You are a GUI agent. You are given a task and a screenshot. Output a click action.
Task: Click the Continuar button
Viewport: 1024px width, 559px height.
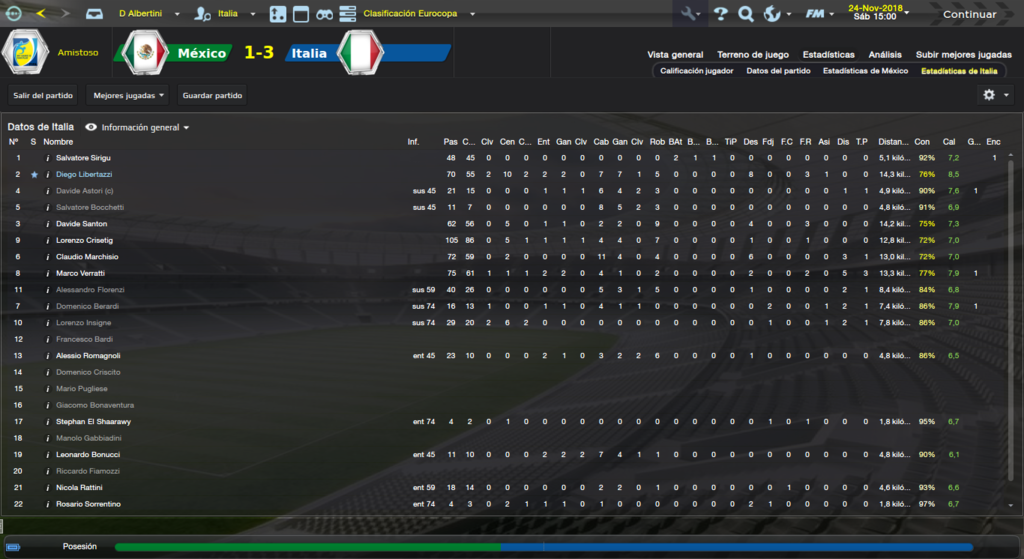pyautogui.click(x=968, y=14)
